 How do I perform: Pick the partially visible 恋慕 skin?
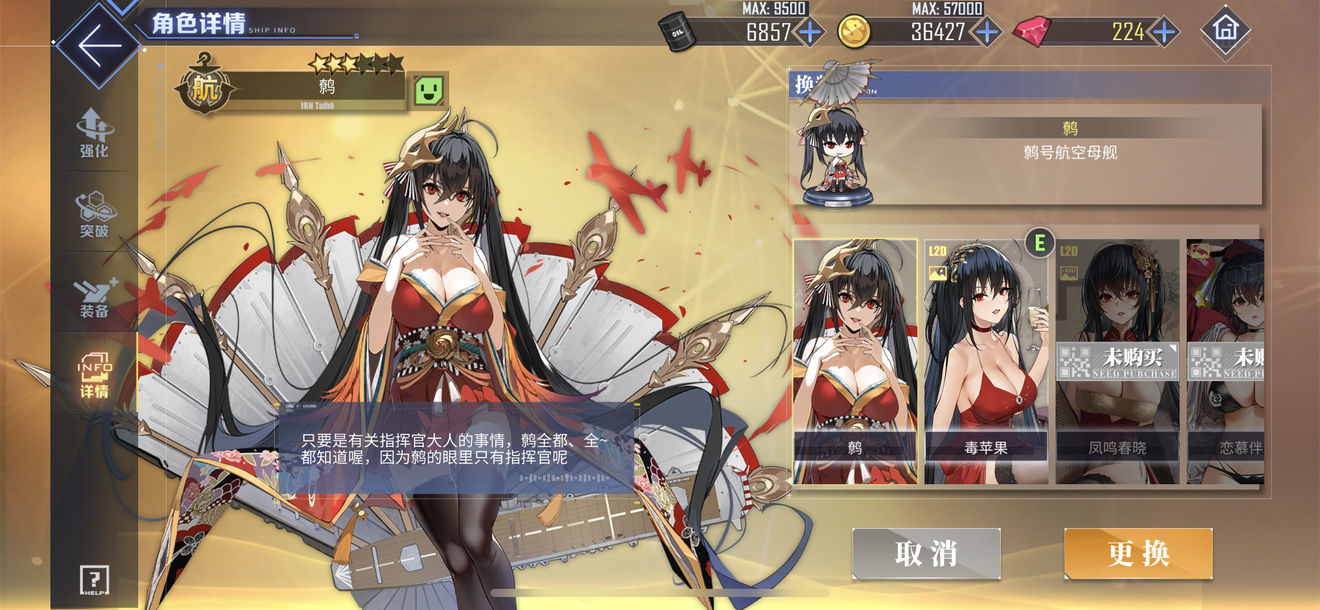1226,361
